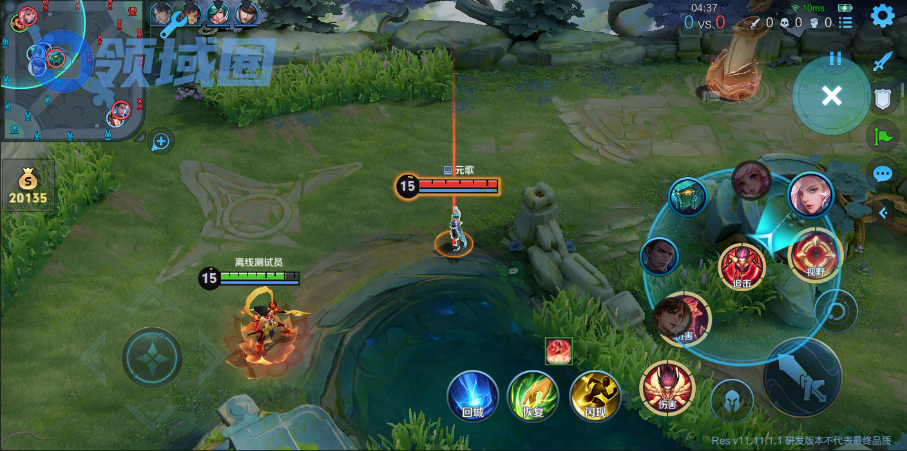
Task: Use the 视野 vision skill
Action: (813, 254)
